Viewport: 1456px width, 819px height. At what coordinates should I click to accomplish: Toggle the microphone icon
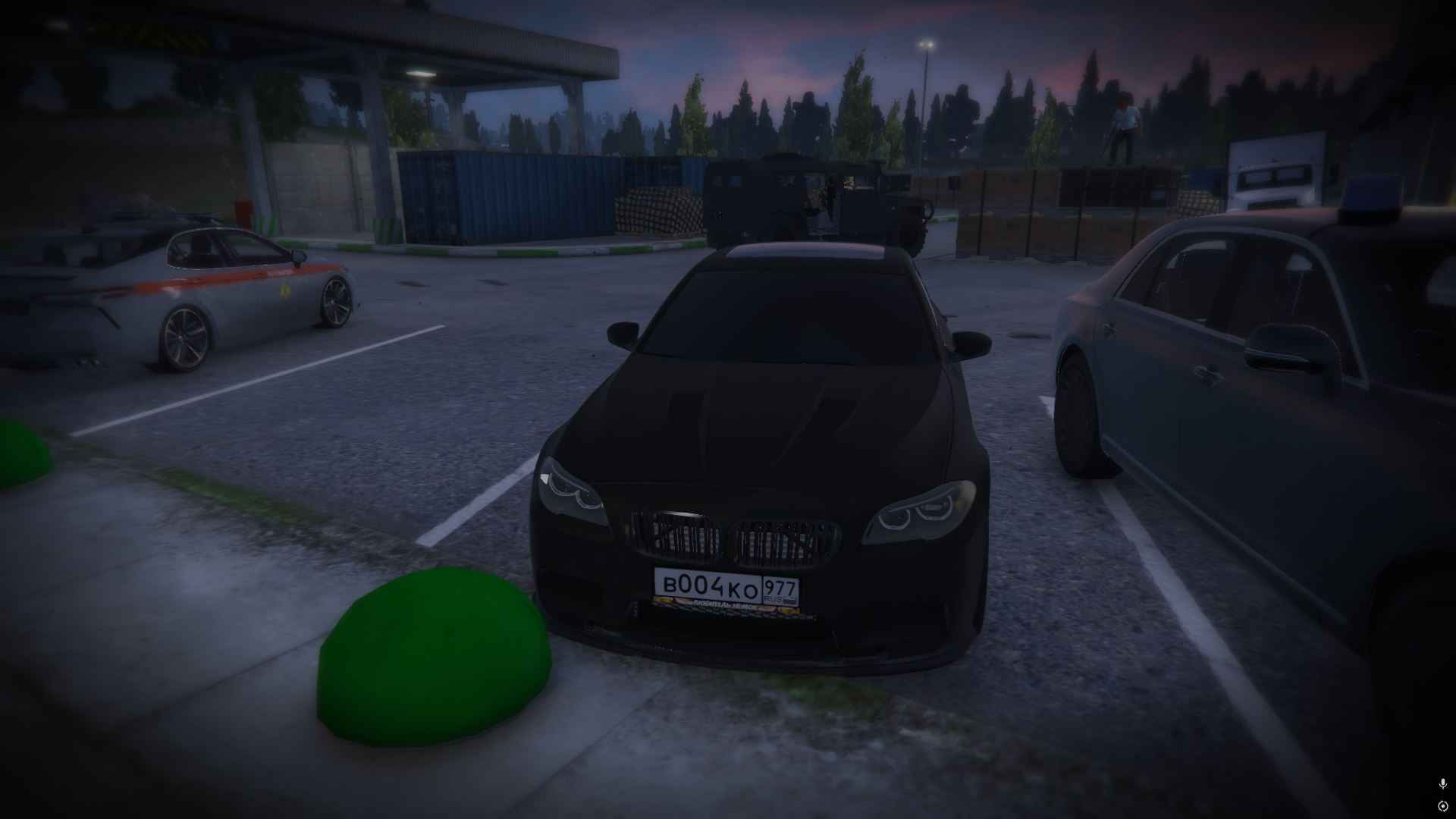tap(1442, 783)
